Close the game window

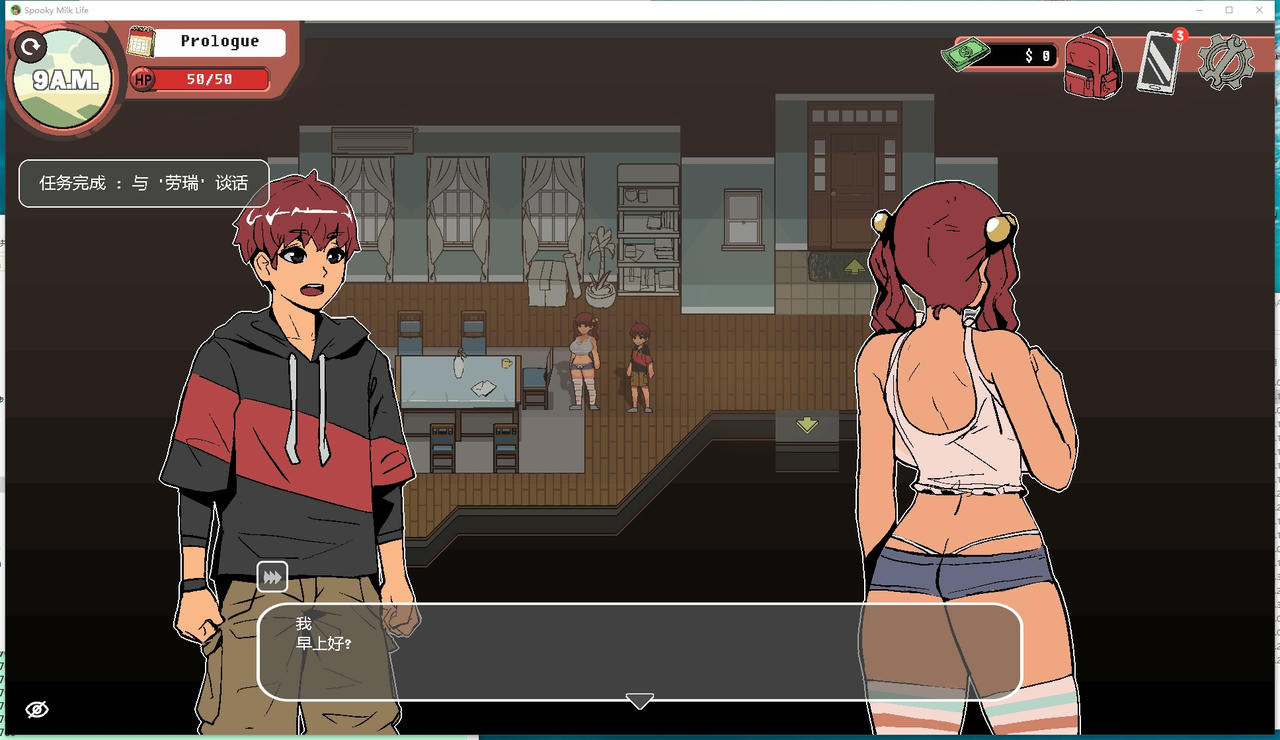pos(1257,10)
